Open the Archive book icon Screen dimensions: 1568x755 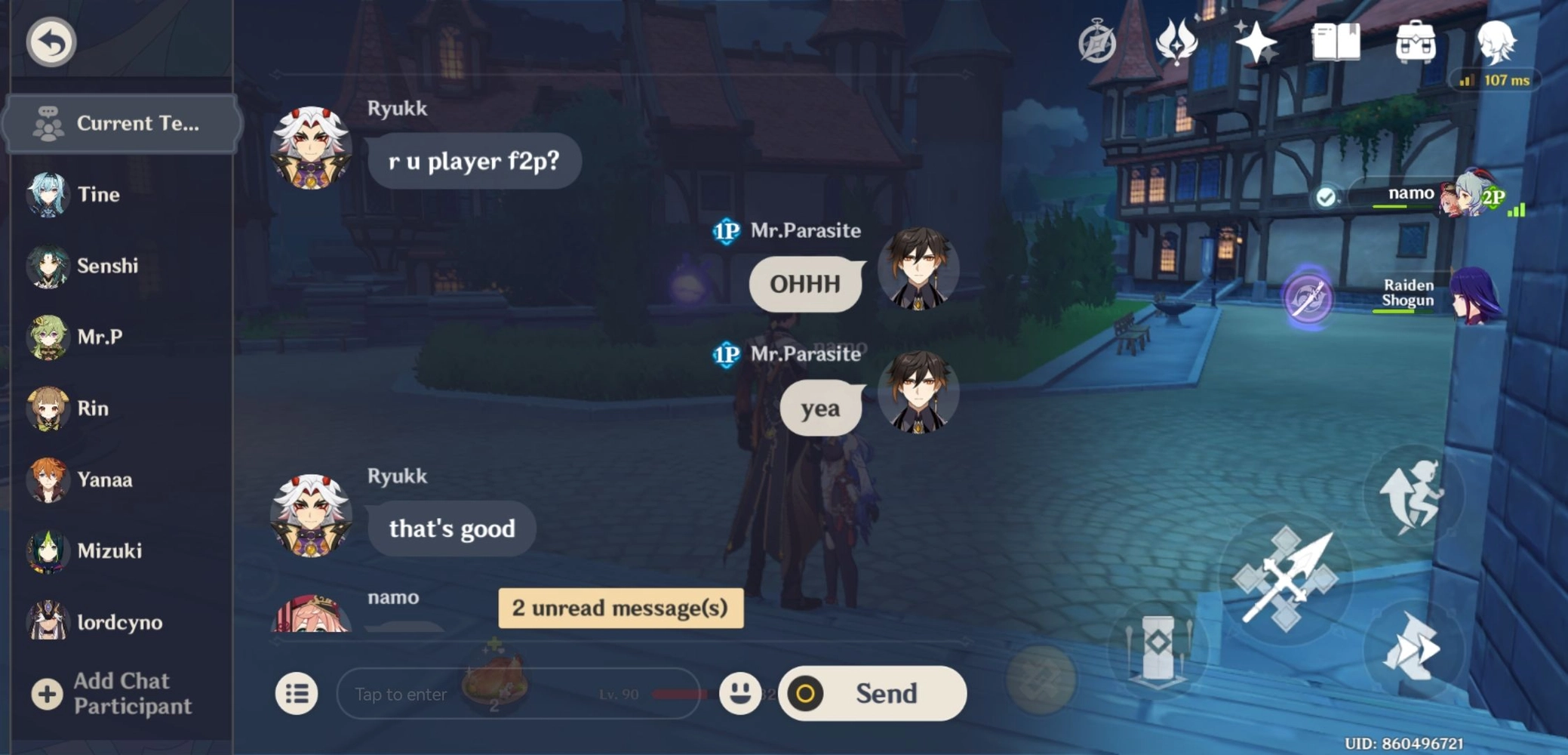tap(1336, 42)
